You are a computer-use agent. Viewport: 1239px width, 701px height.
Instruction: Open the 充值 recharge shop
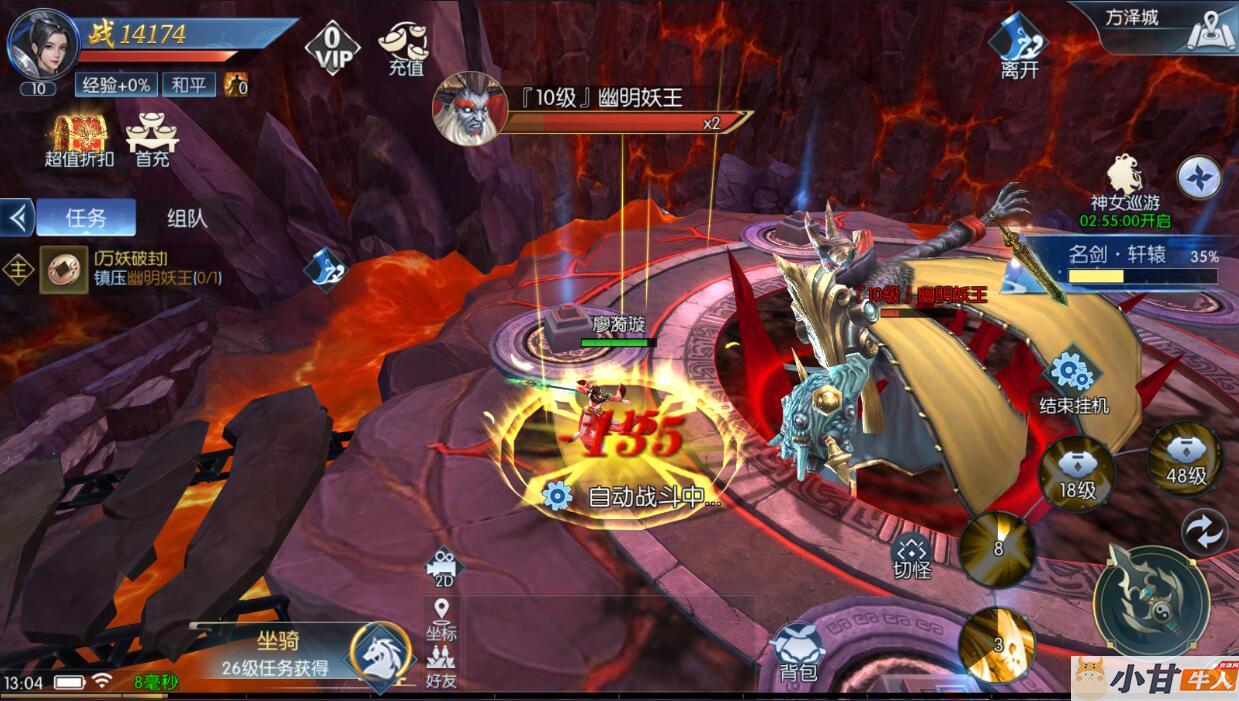tap(405, 48)
